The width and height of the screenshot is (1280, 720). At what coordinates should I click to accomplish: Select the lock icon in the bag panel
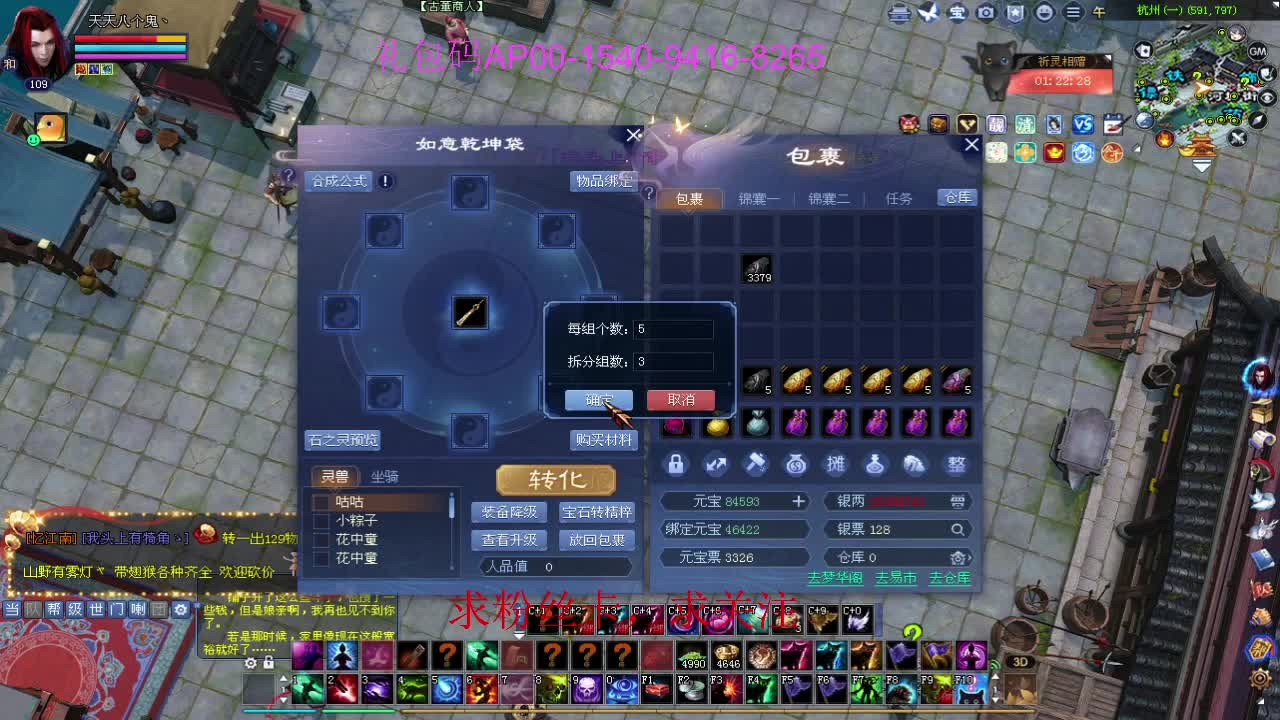[676, 464]
